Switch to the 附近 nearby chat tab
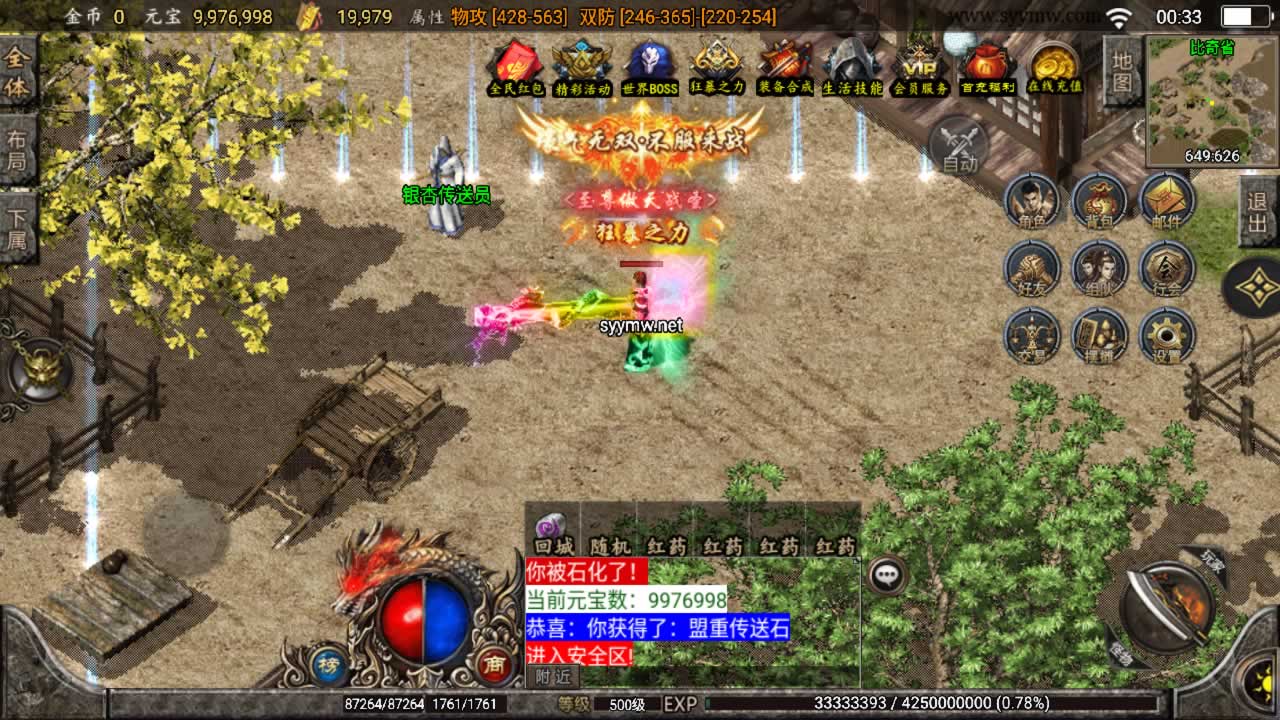Image resolution: width=1280 pixels, height=720 pixels. coord(552,676)
